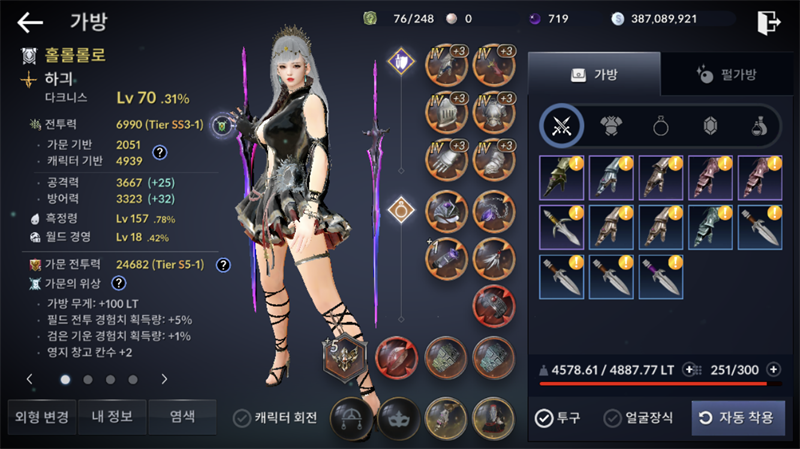Click the 자동 착용 auto-equip button

pos(738,418)
